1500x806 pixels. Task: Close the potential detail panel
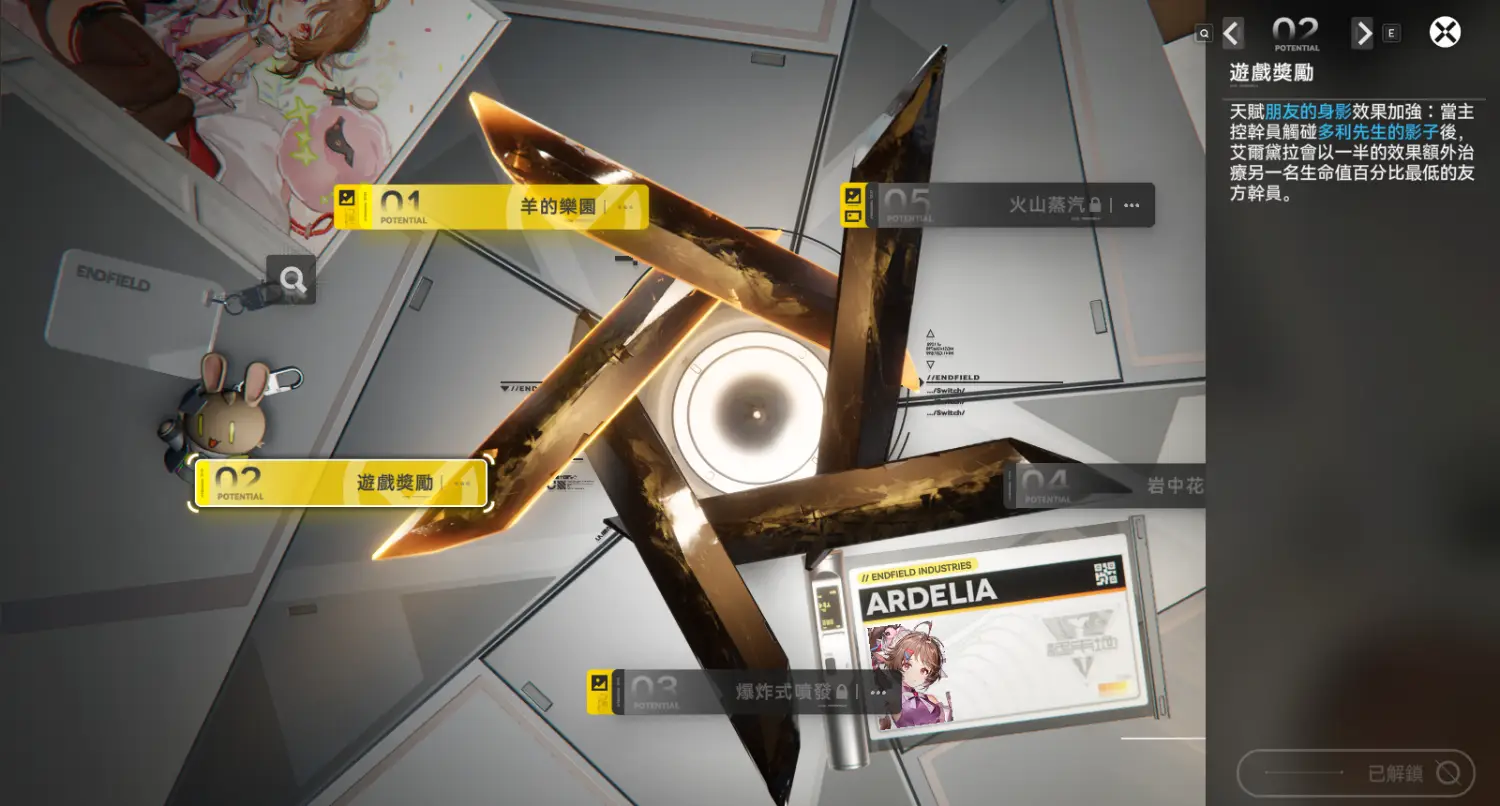(1445, 33)
